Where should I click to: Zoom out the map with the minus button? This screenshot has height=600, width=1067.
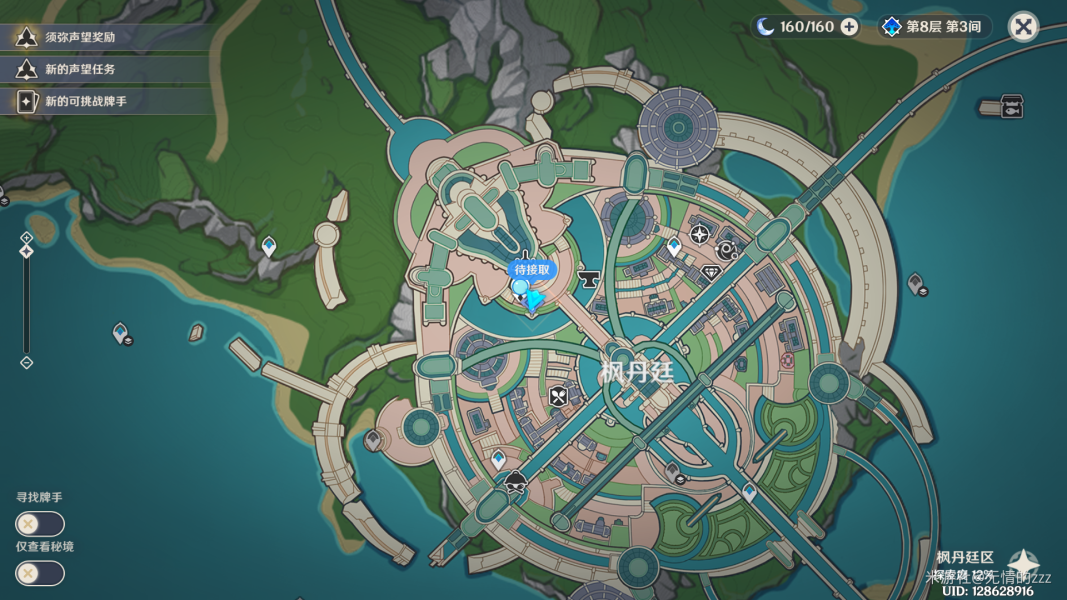(27, 362)
